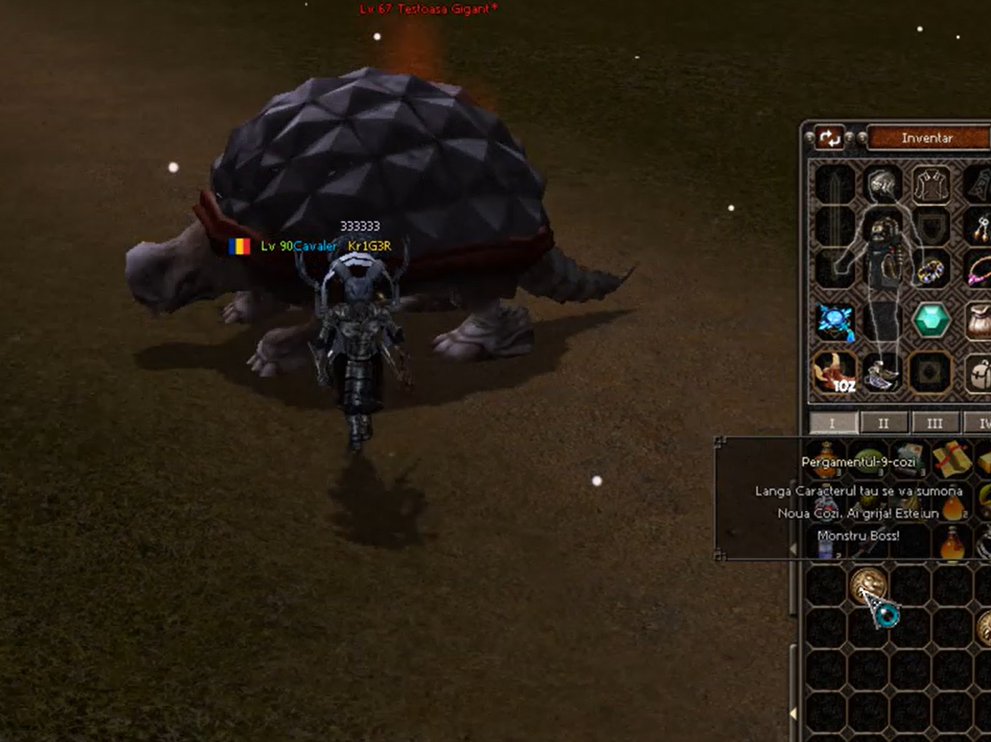Select the equipped boots slot
Screen dimensions: 991x742
click(x=883, y=372)
